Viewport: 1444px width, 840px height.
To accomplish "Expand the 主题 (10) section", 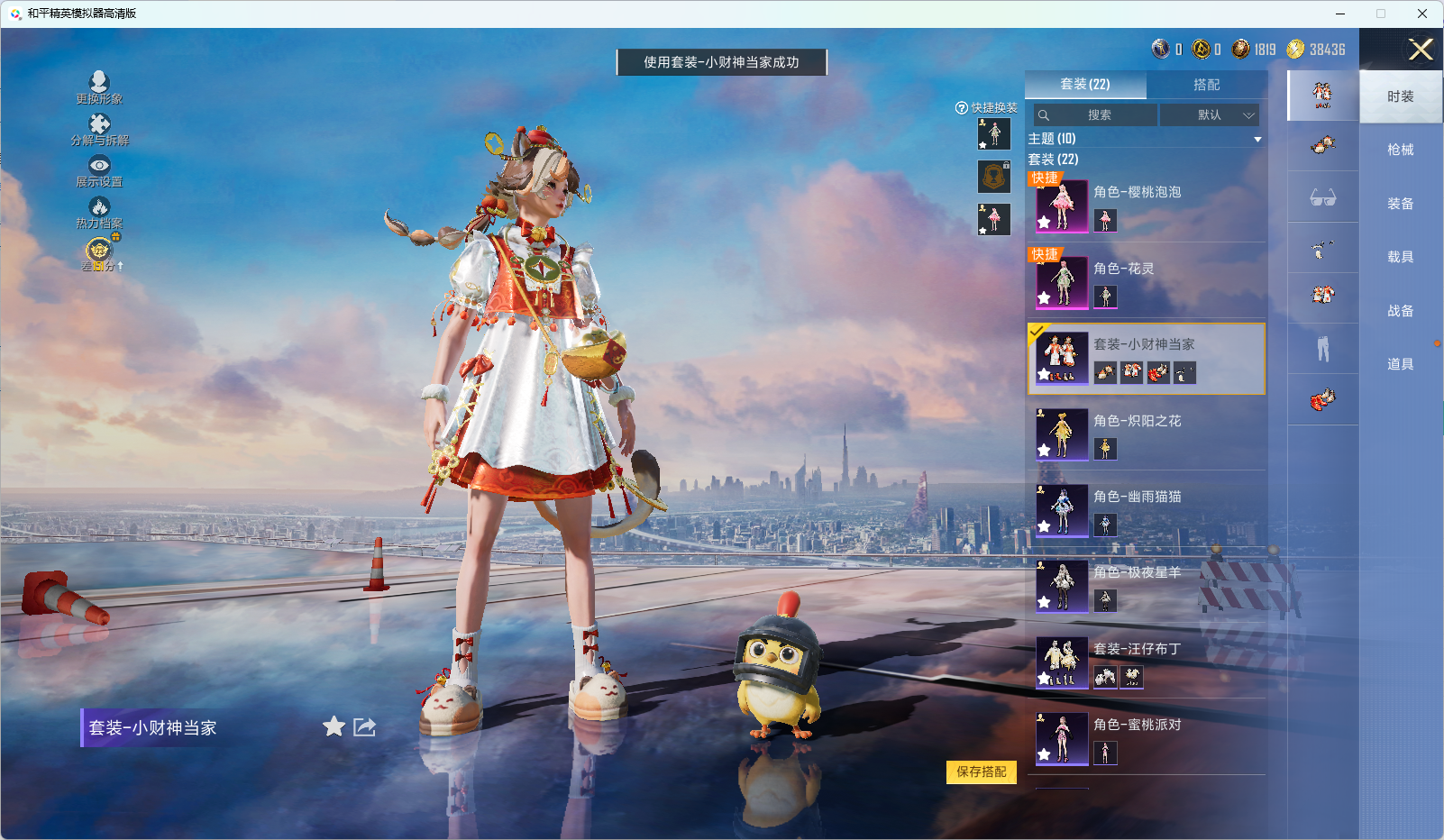I will 1257,139.
